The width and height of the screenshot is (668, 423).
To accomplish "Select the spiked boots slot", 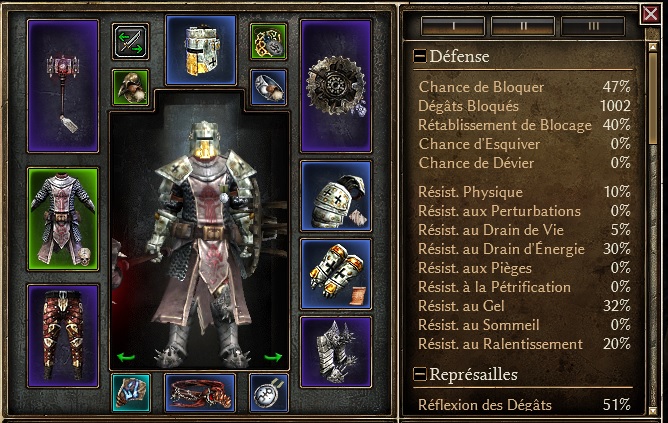I will tap(335, 350).
